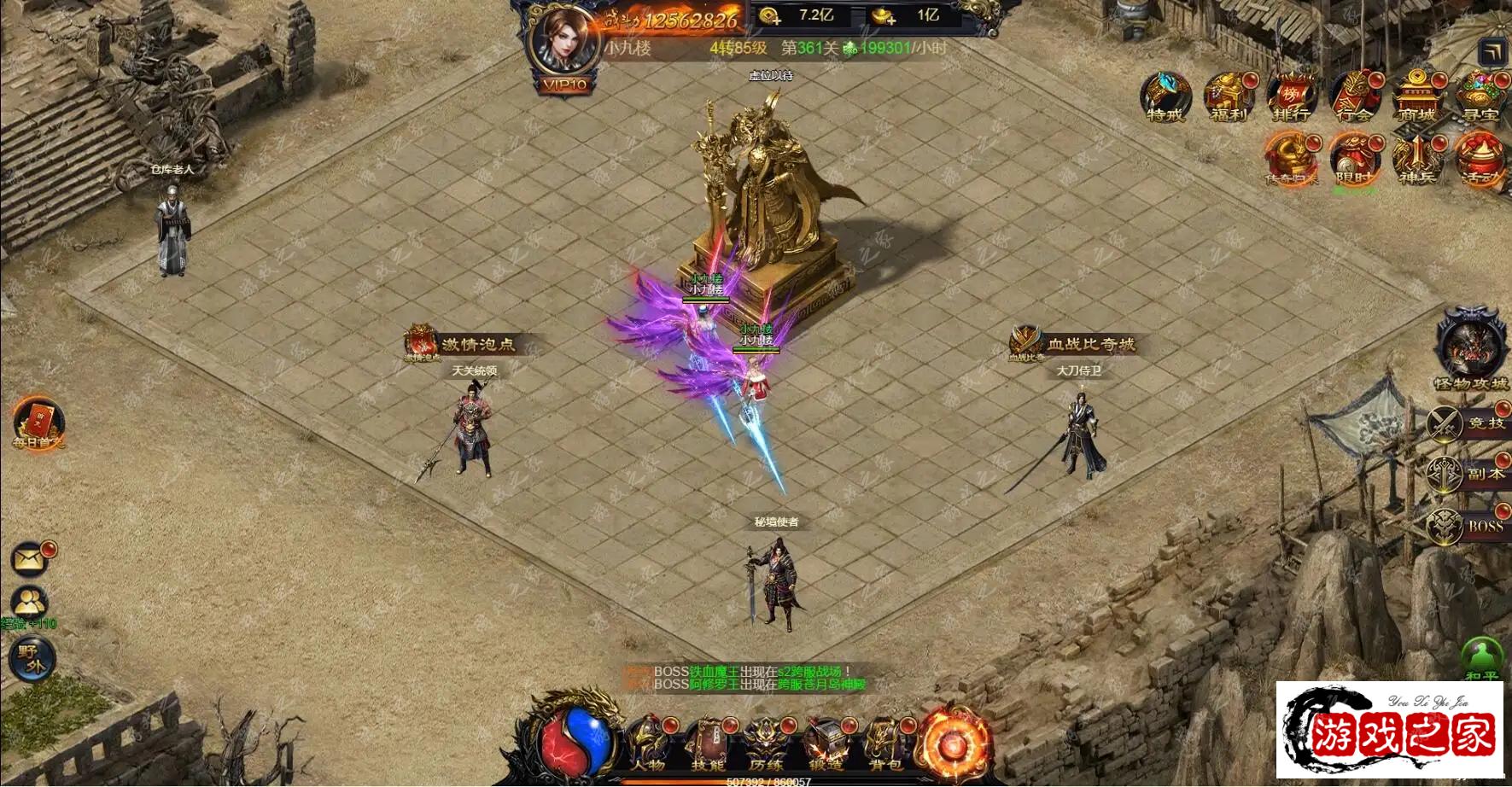The width and height of the screenshot is (1512, 787).
Task: Open the 背包 backpack inventory
Action: (x=885, y=743)
